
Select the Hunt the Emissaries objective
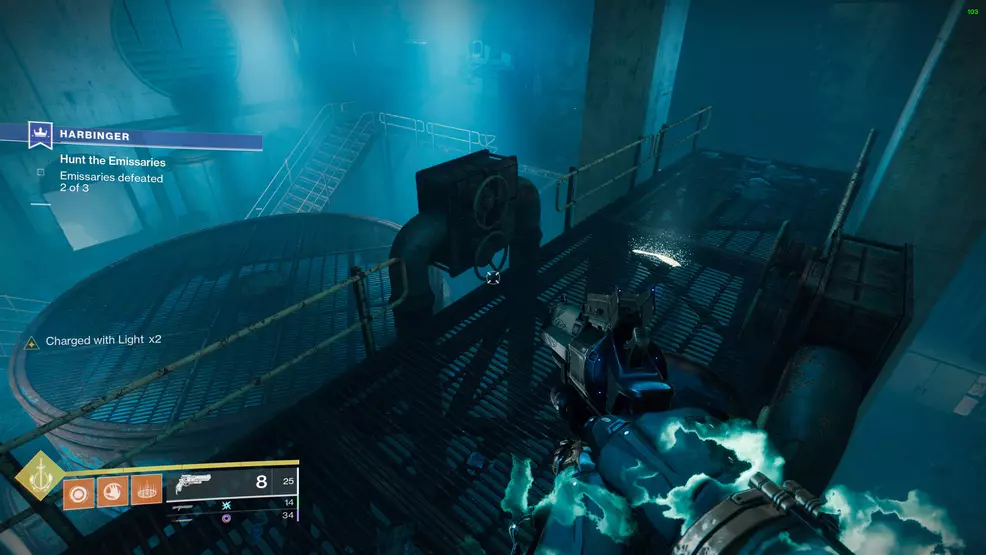click(112, 161)
